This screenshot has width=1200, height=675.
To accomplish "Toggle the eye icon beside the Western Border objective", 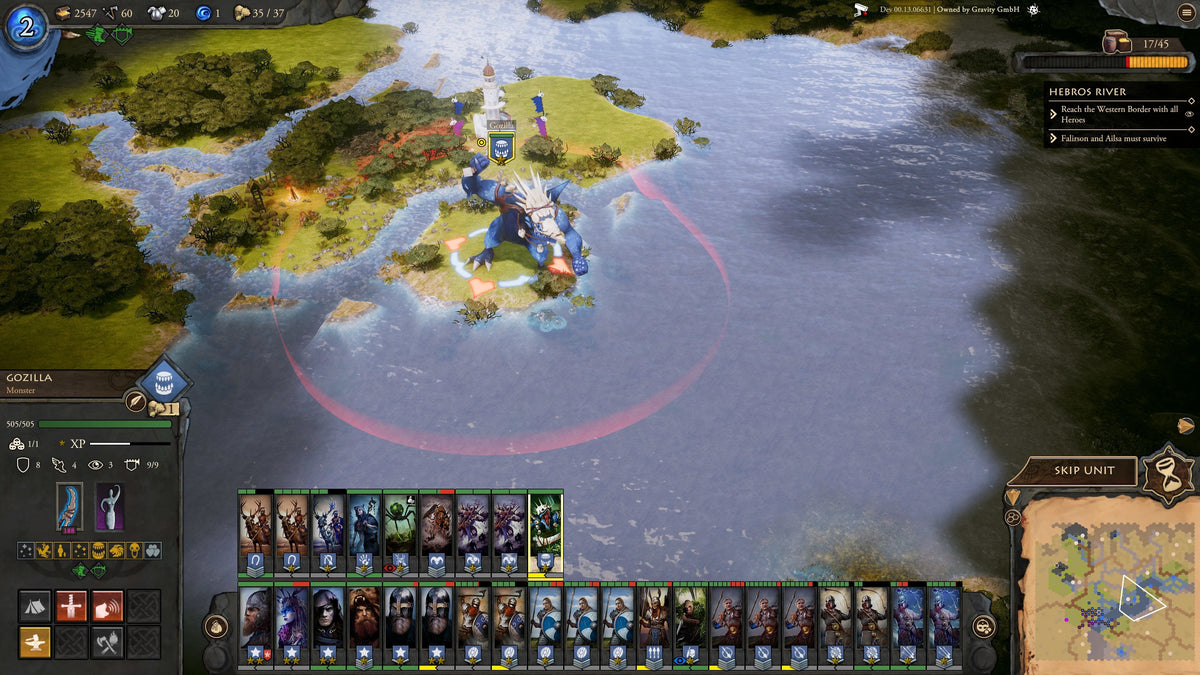I will pyautogui.click(x=1189, y=114).
